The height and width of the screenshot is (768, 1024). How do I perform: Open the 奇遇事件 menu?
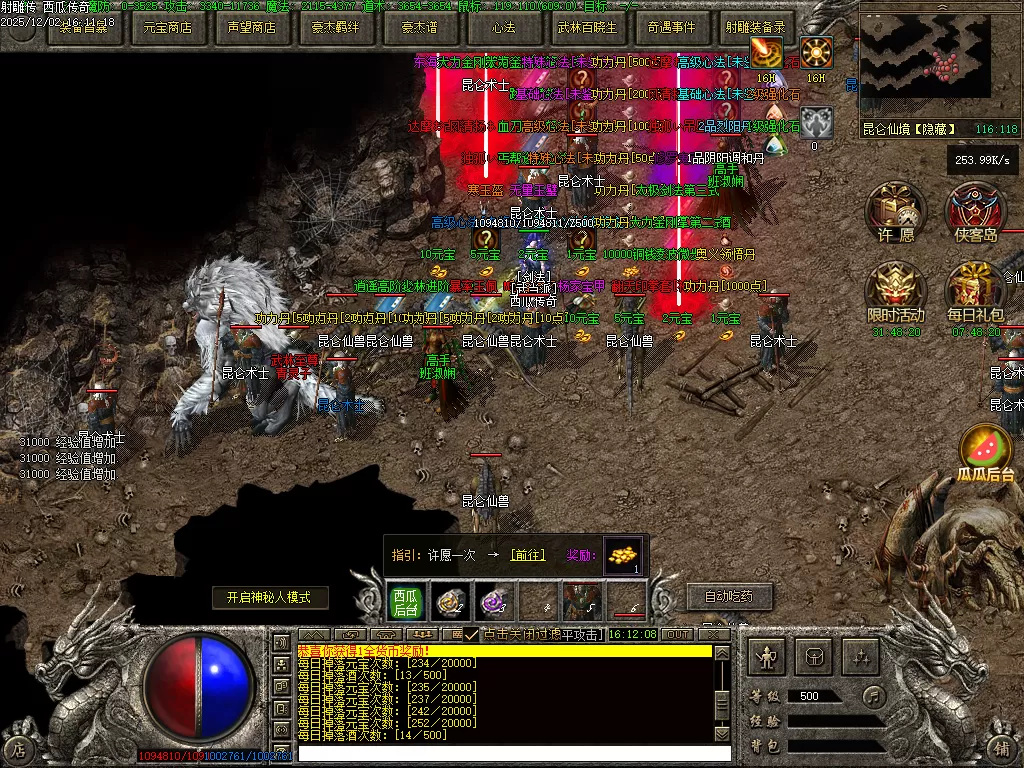(x=671, y=28)
